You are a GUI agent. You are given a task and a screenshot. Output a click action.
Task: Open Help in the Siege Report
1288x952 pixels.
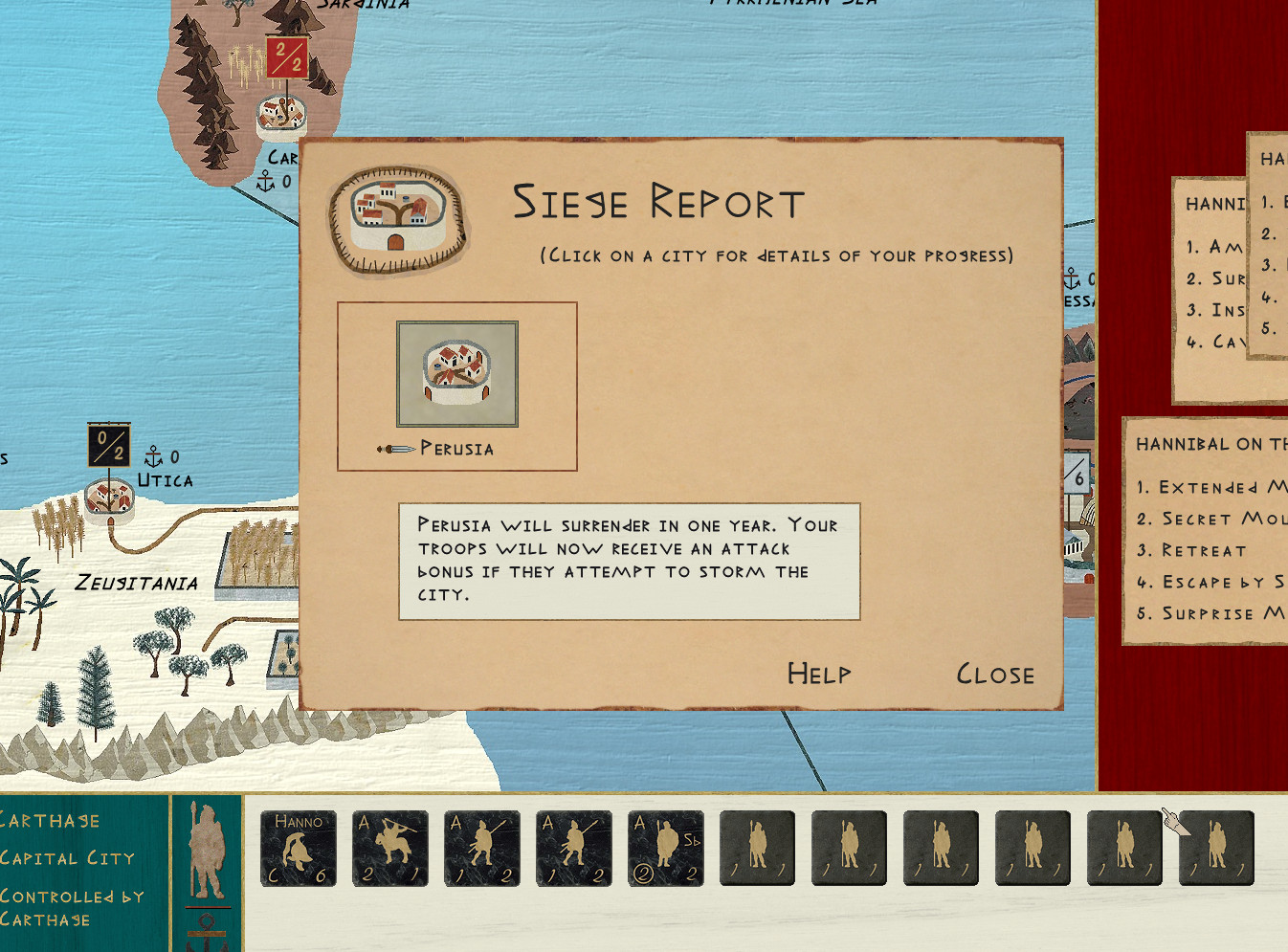(819, 675)
